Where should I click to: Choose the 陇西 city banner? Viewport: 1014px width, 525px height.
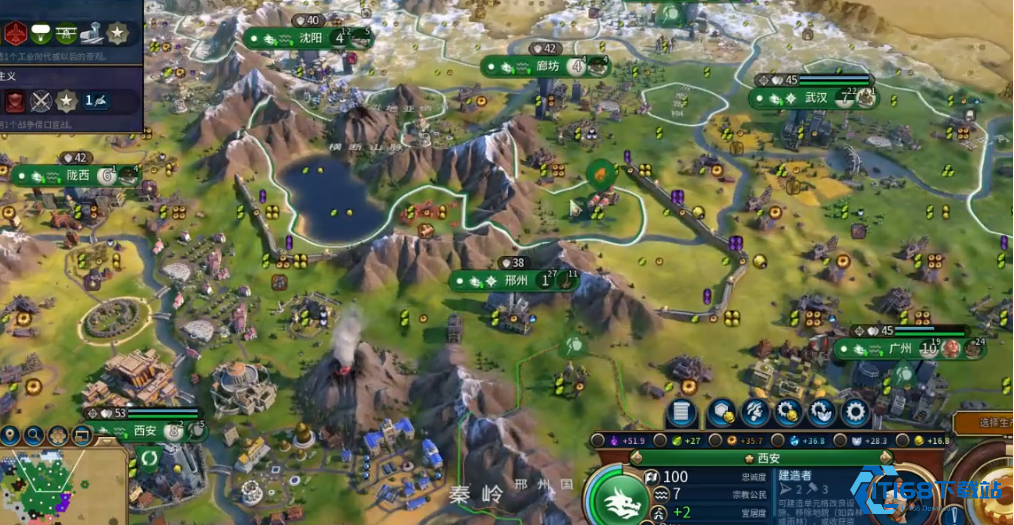click(x=77, y=175)
